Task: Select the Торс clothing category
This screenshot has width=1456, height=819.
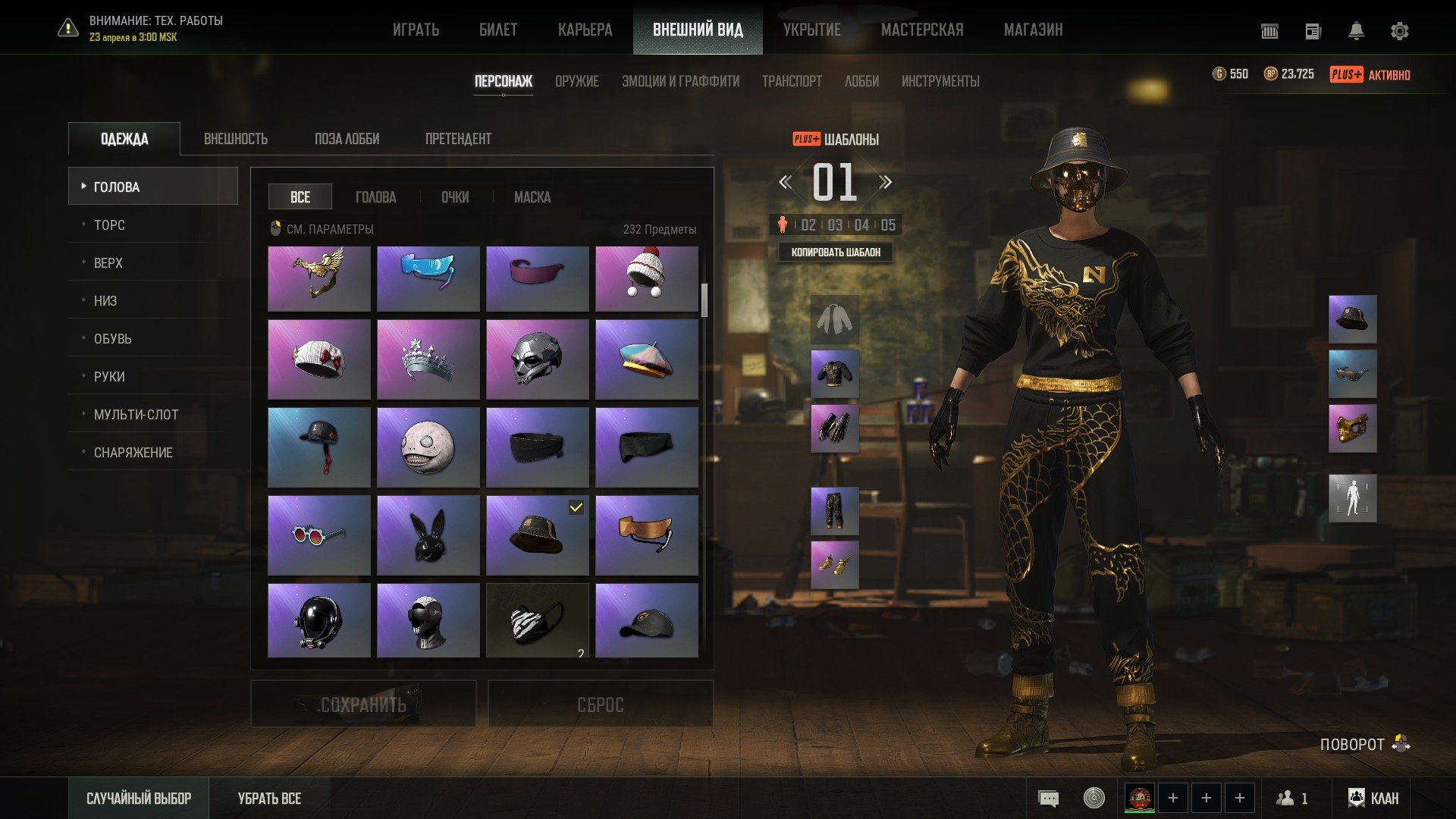Action: click(109, 225)
